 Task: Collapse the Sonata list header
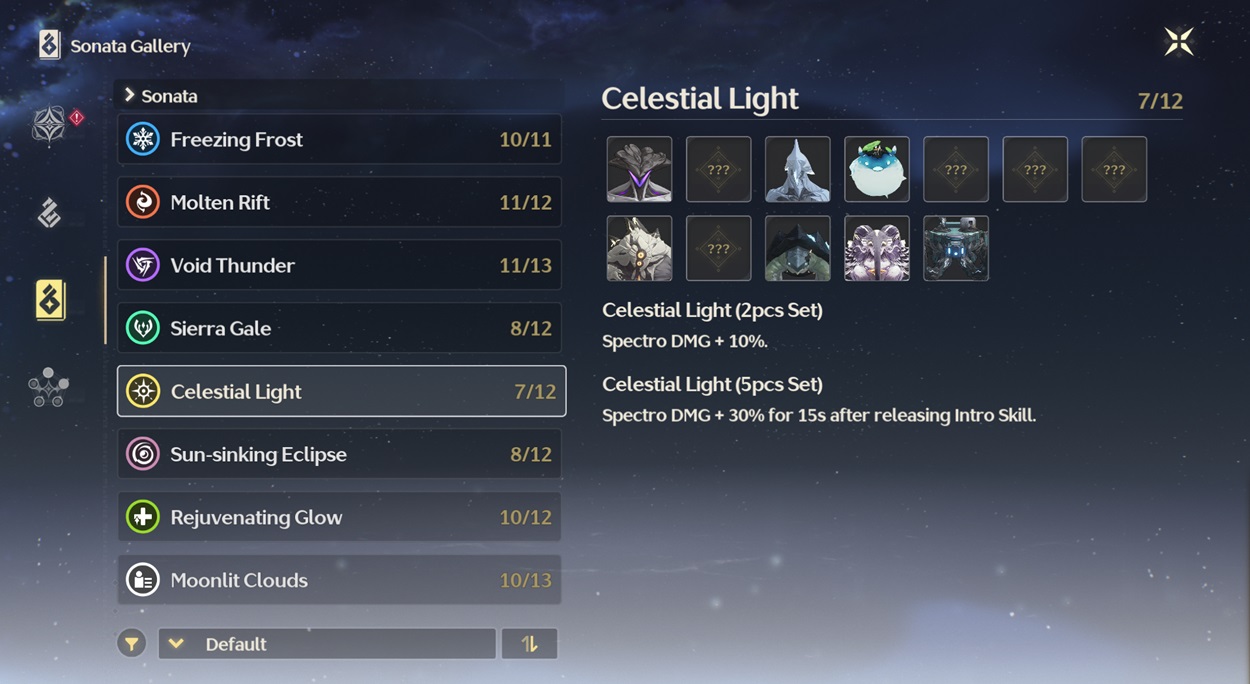click(160, 96)
